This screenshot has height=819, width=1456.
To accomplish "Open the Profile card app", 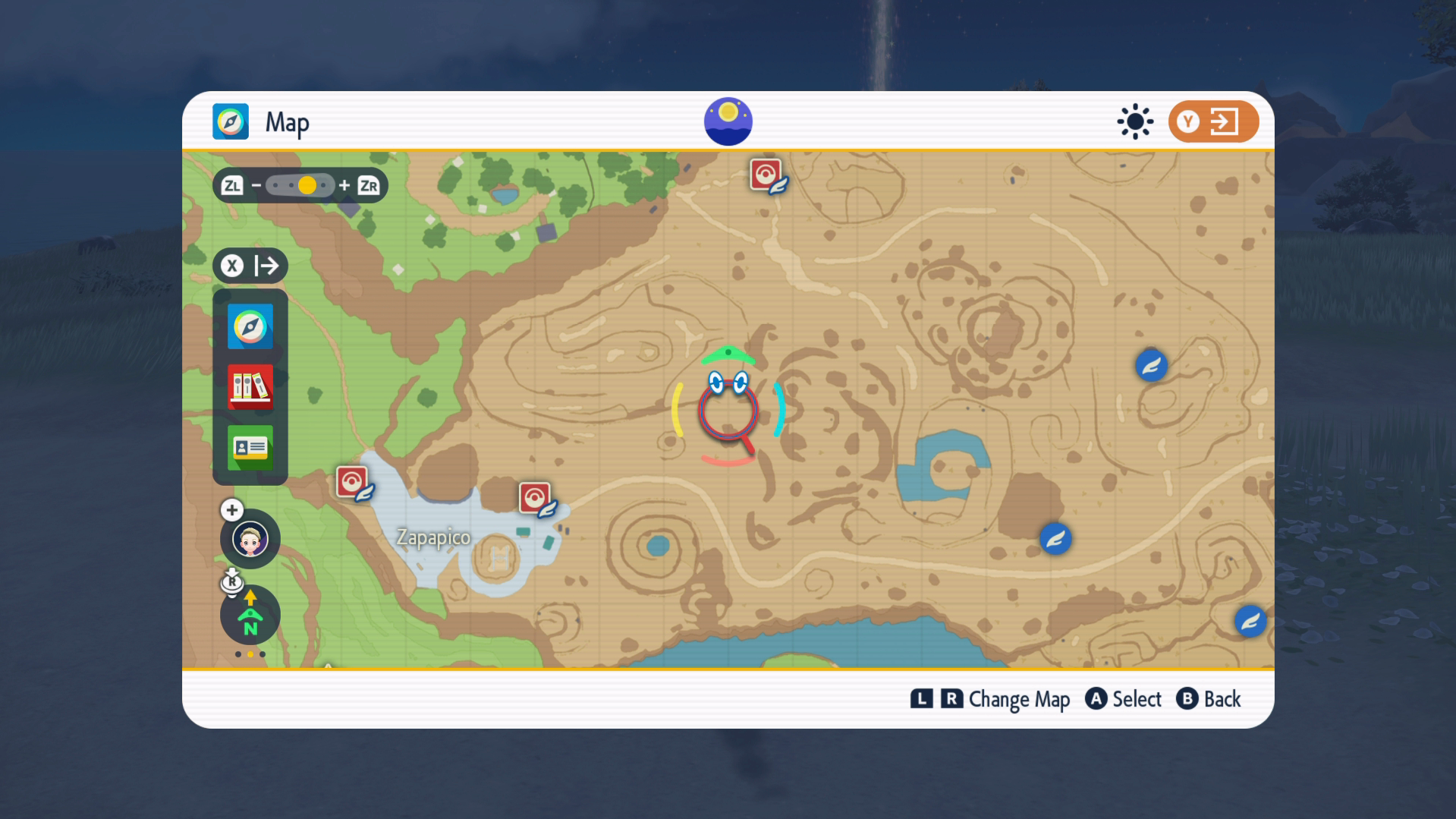I will [250, 448].
